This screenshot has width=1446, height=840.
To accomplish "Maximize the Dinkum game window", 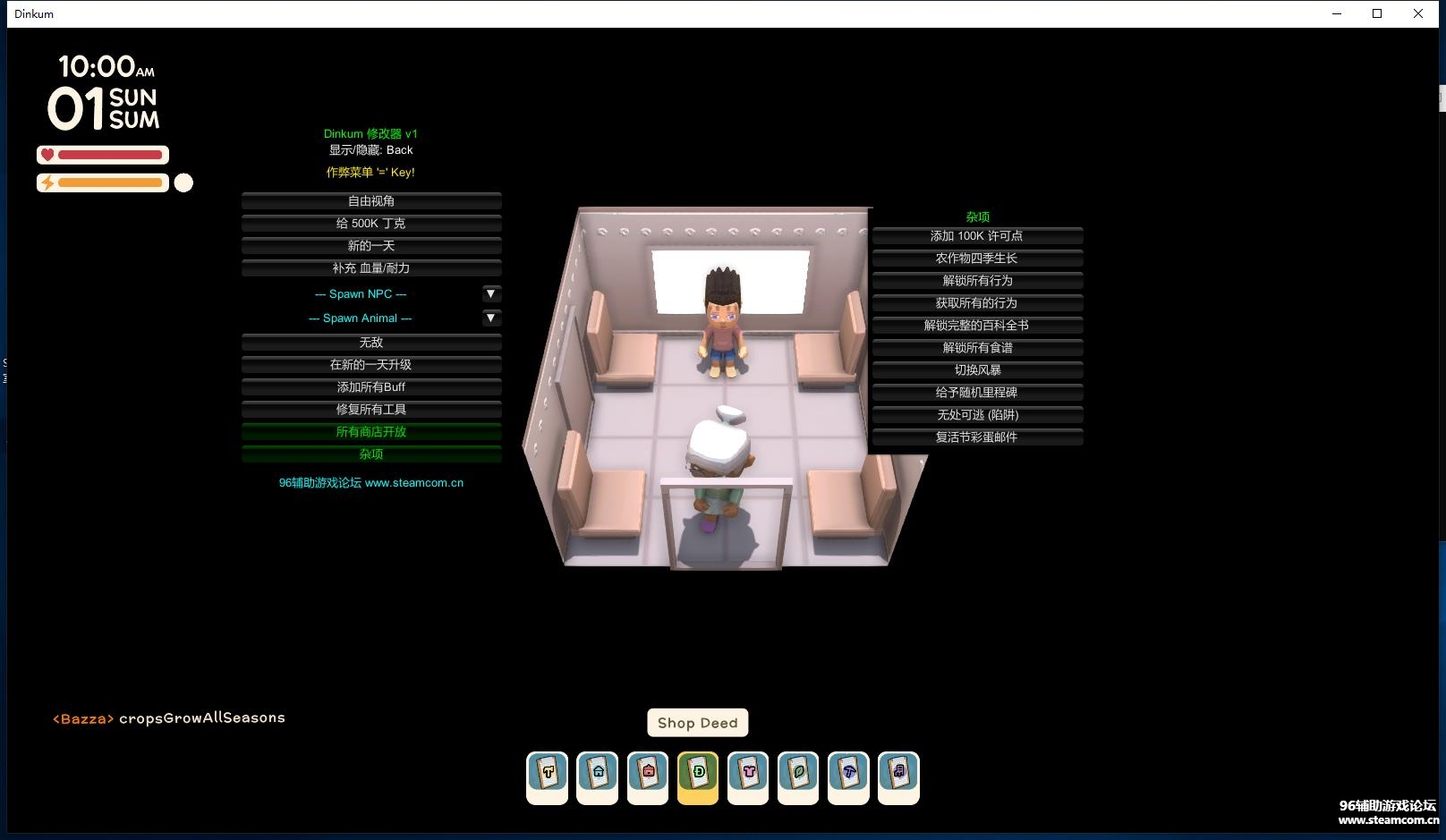I will tap(1377, 13).
